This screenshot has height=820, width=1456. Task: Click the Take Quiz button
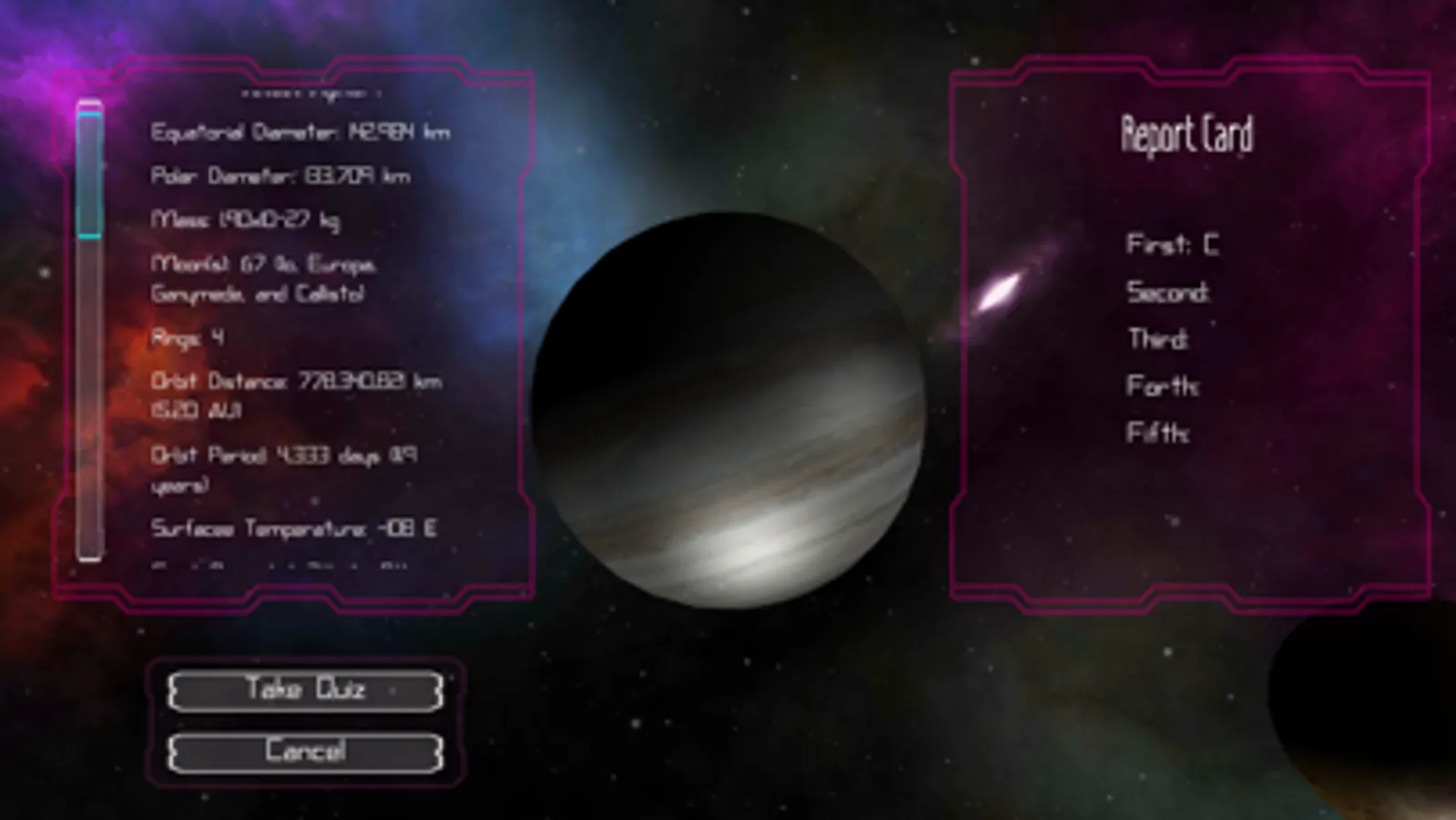[x=304, y=691]
